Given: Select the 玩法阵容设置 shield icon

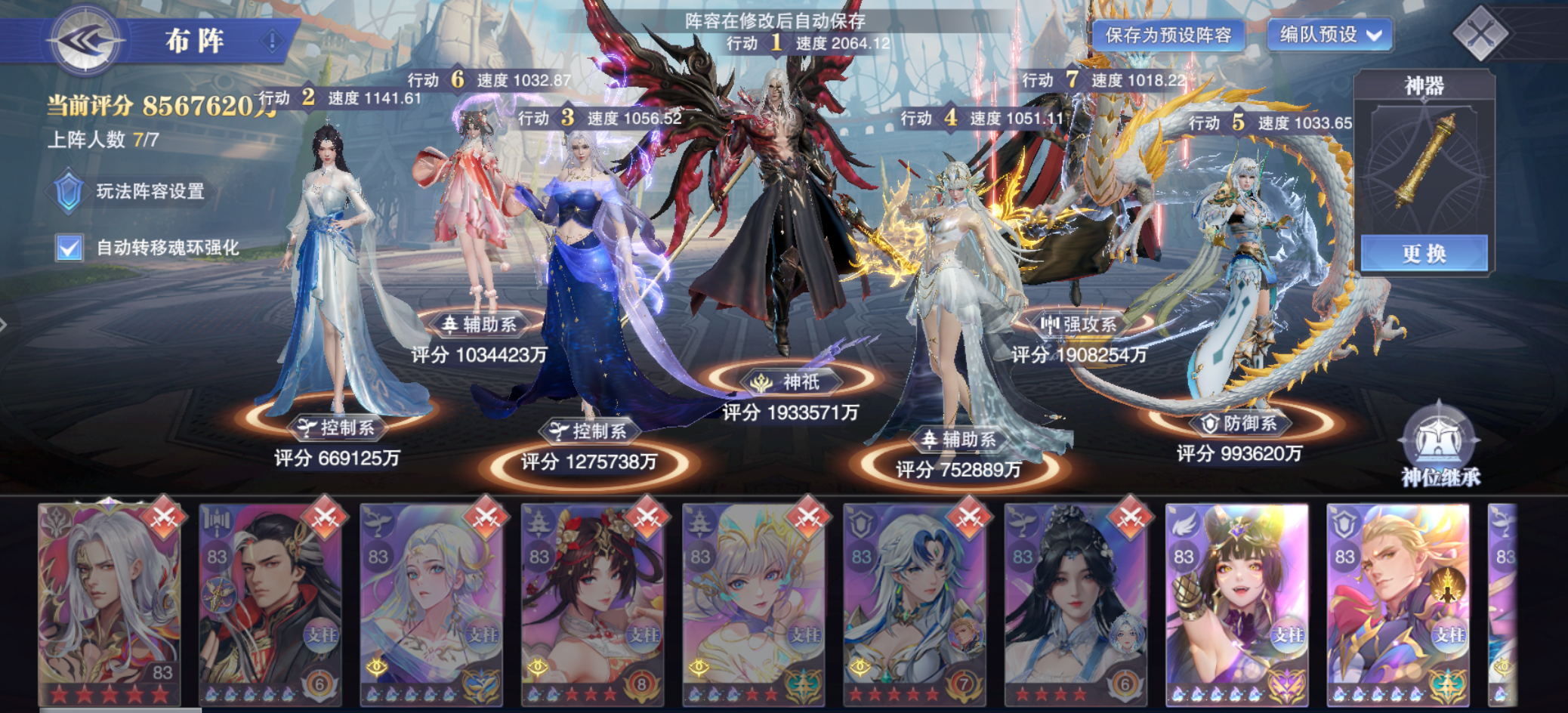Looking at the screenshot, I should click(x=69, y=192).
